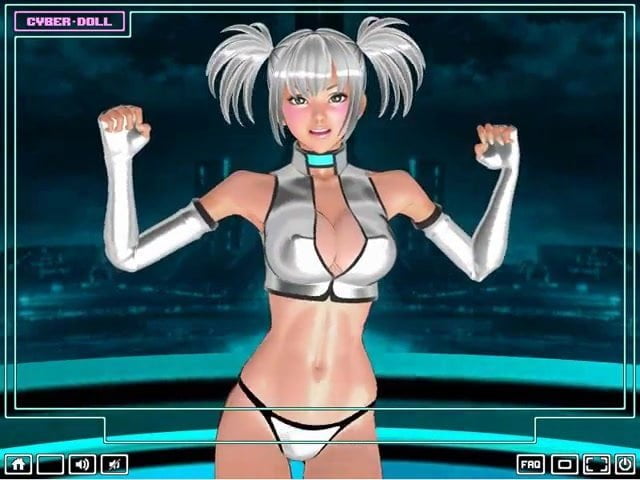
Task: Enter fullscreen with the corner-brackets icon
Action: (x=597, y=464)
